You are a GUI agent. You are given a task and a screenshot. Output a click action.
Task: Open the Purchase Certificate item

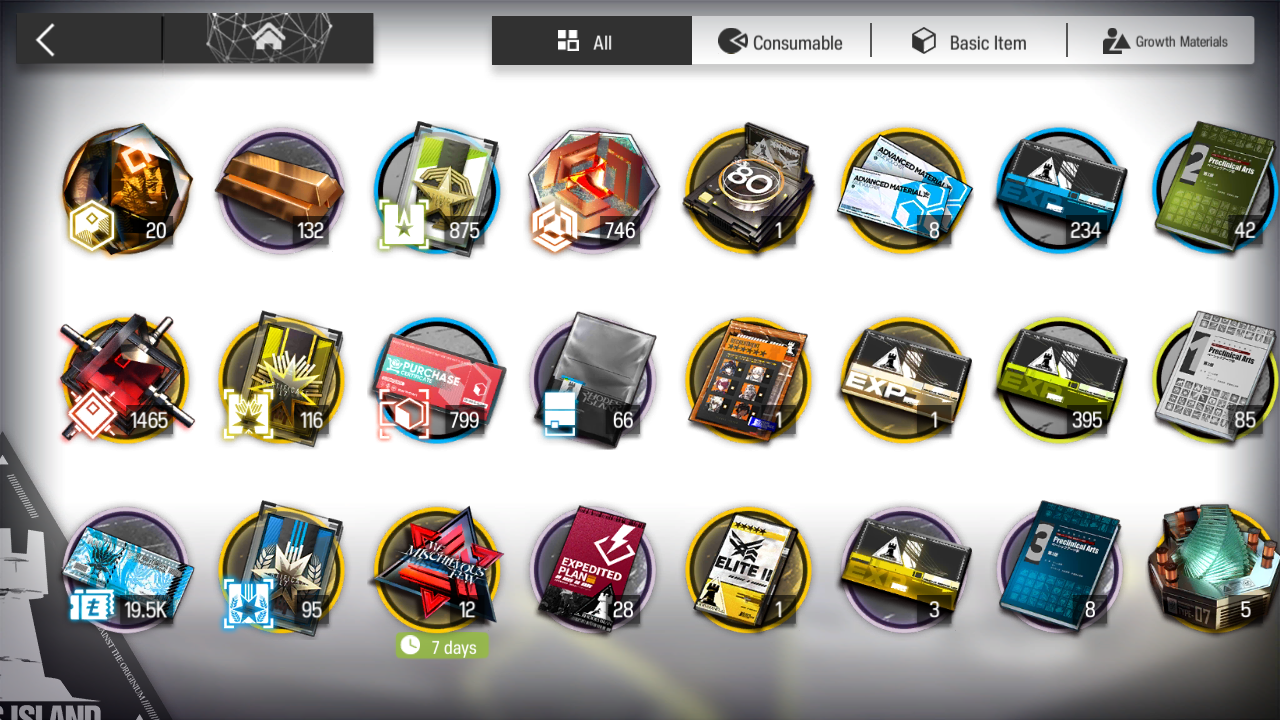point(437,380)
